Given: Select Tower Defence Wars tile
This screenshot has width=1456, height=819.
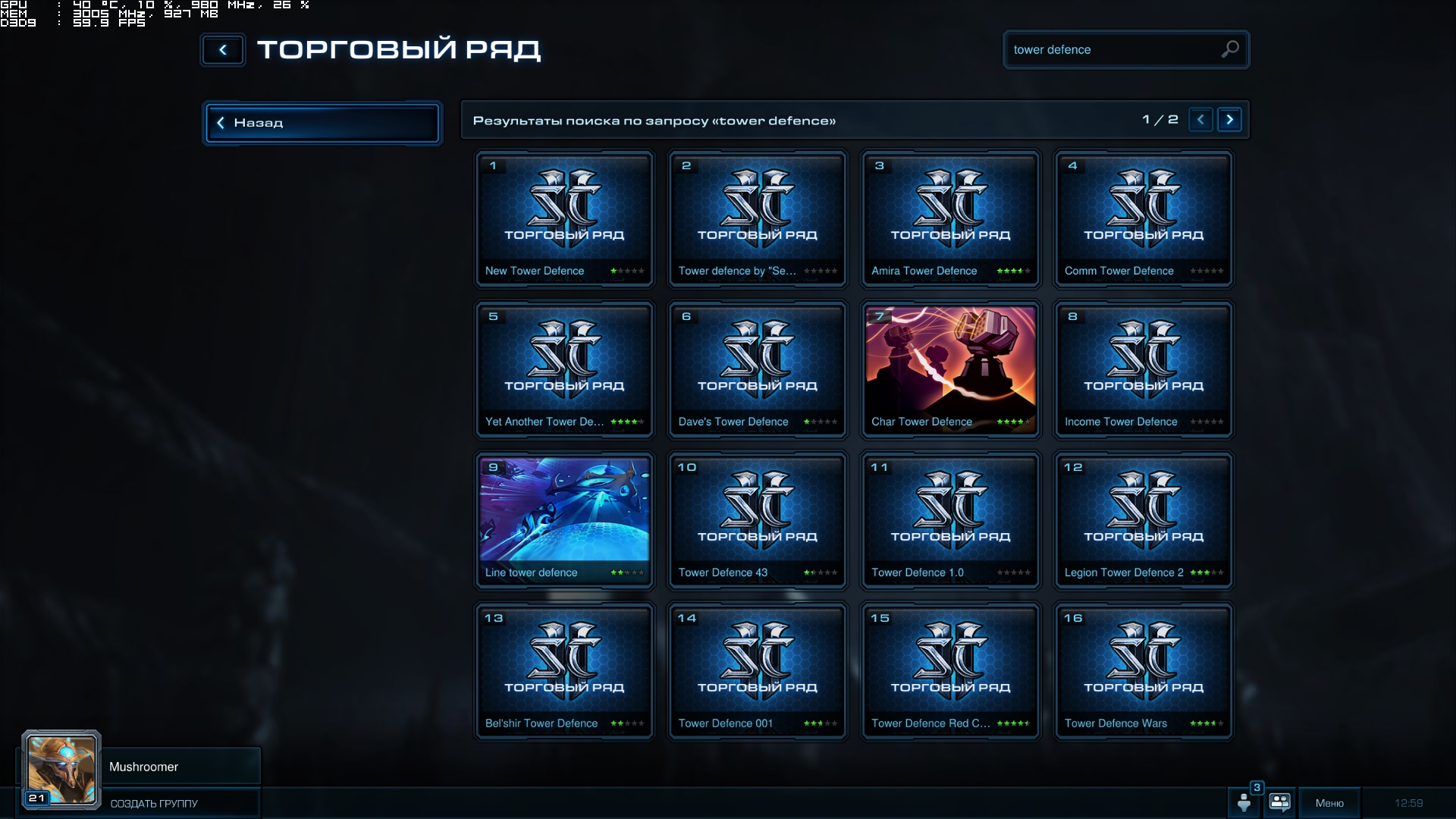Looking at the screenshot, I should [x=1144, y=672].
